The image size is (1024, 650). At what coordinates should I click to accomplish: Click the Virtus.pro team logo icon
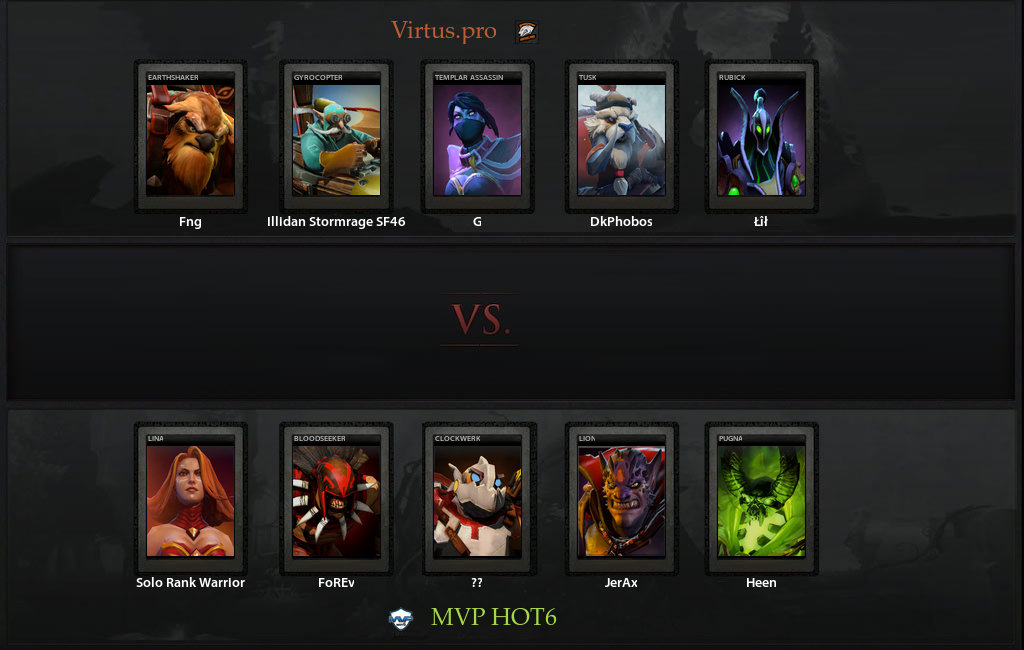(x=526, y=32)
